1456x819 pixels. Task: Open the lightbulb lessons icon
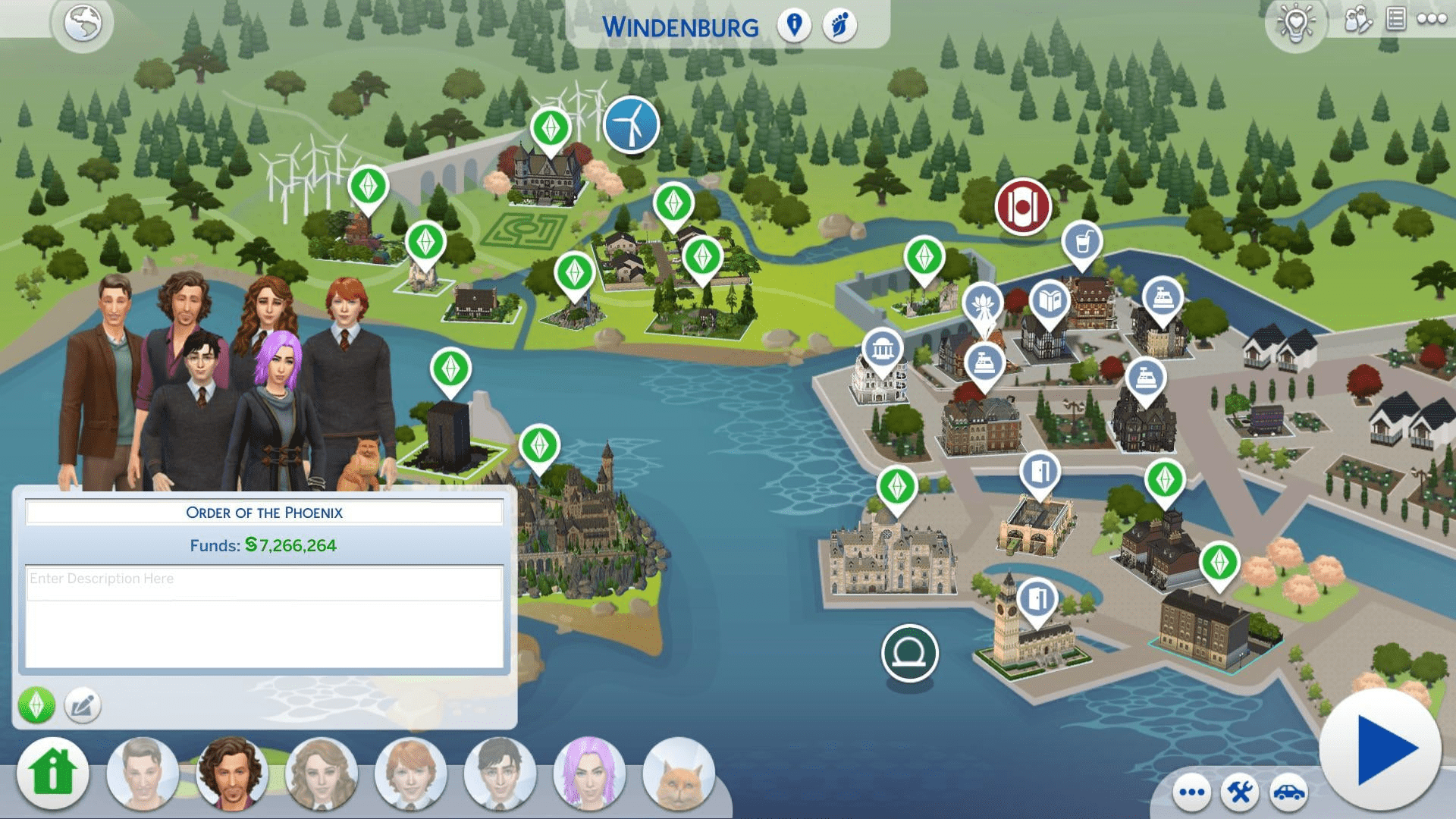(x=1295, y=24)
